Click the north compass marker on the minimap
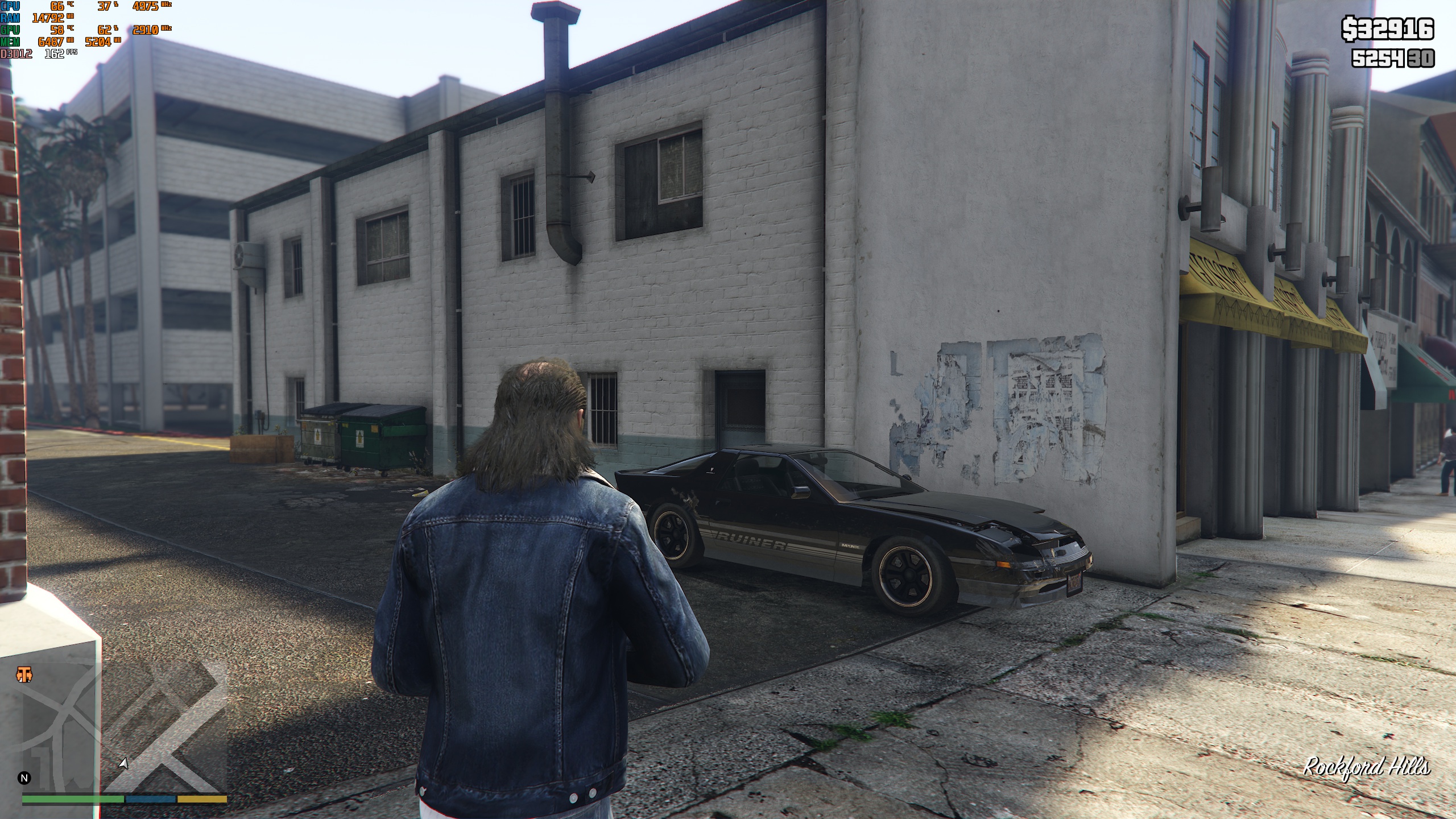The image size is (1456, 819). click(24, 777)
